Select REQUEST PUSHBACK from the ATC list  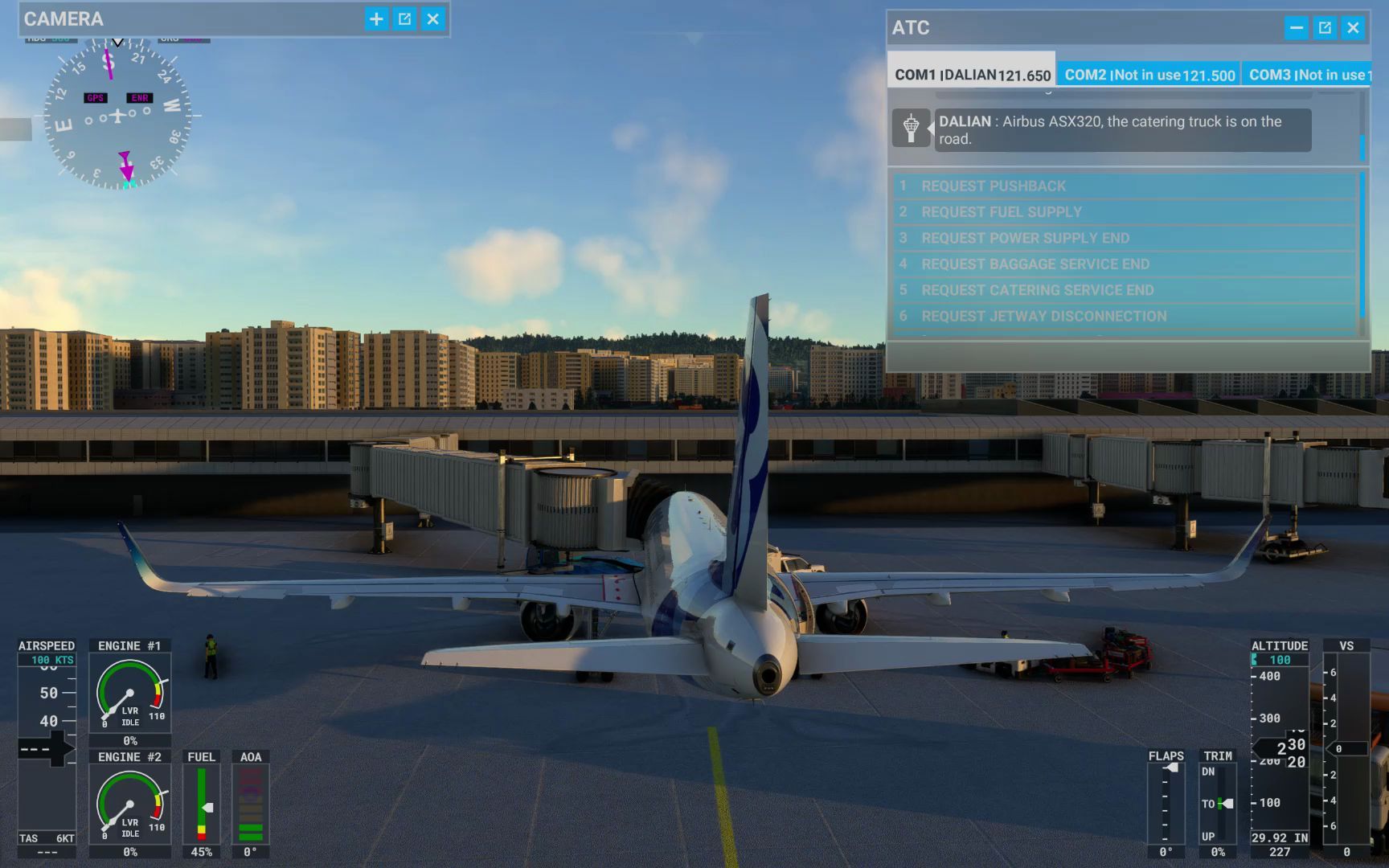1045,185
